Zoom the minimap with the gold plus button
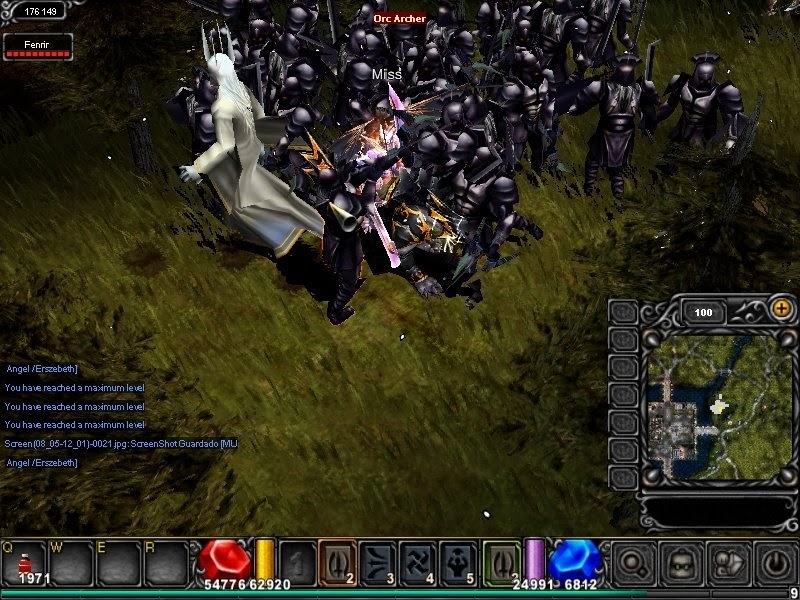Screen dimensions: 800x600 point(781,308)
